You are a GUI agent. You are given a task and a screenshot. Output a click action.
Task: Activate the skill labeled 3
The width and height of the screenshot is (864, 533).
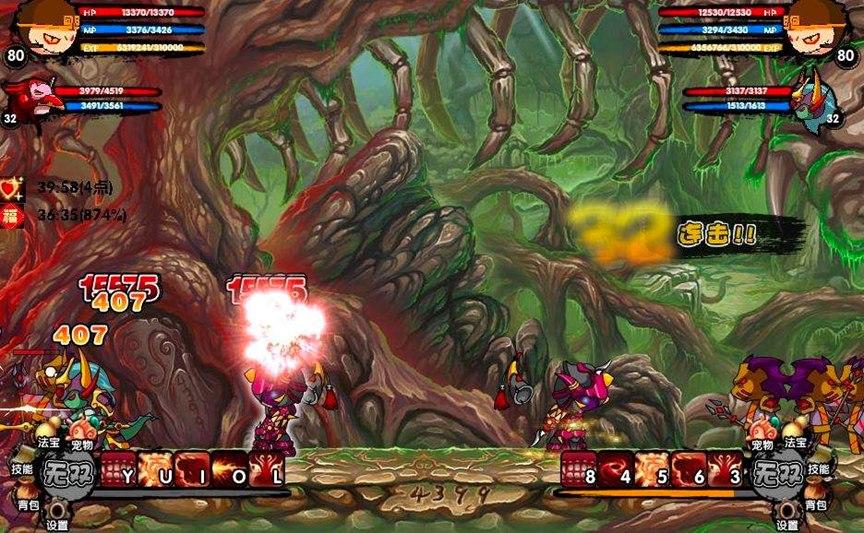coord(728,468)
